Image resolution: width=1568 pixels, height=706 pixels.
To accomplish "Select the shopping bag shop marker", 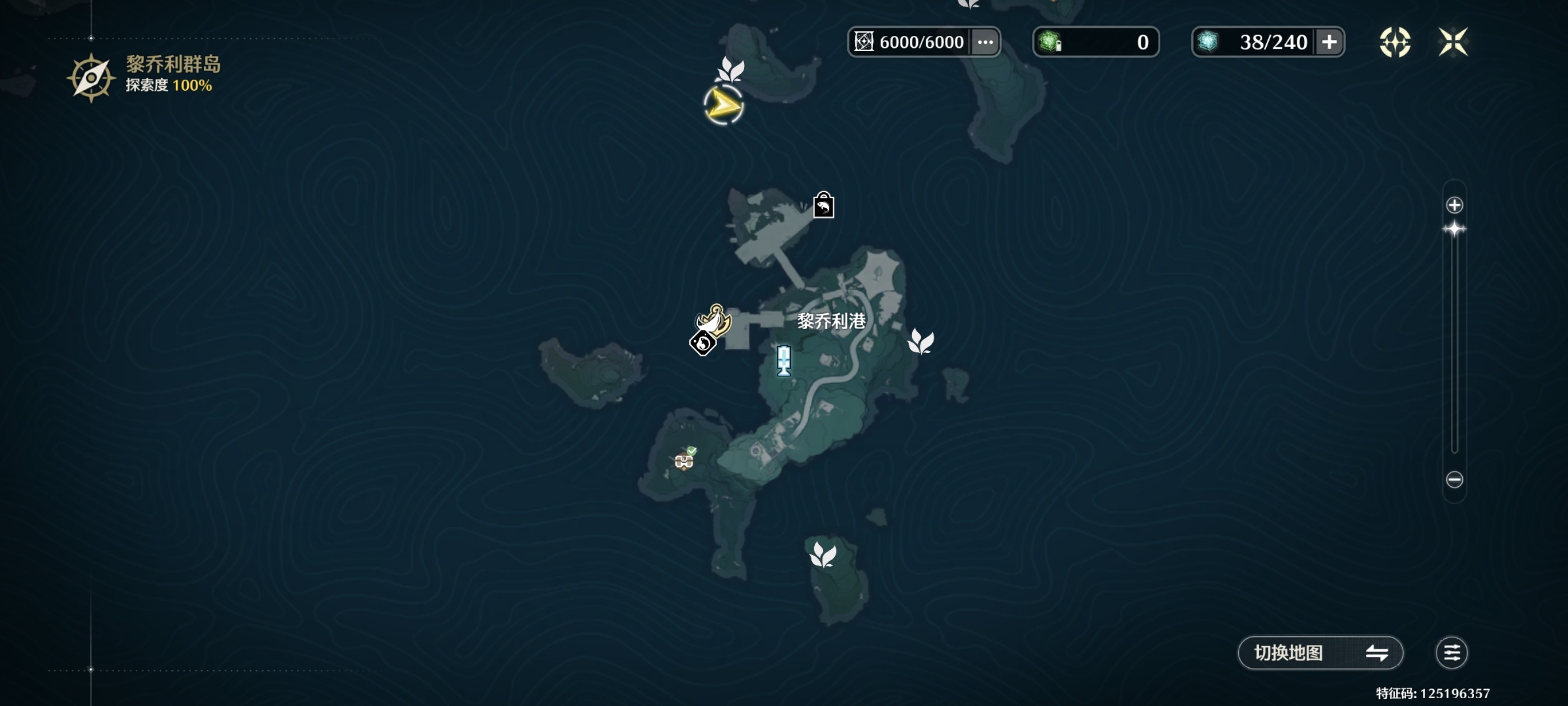I will 824,205.
